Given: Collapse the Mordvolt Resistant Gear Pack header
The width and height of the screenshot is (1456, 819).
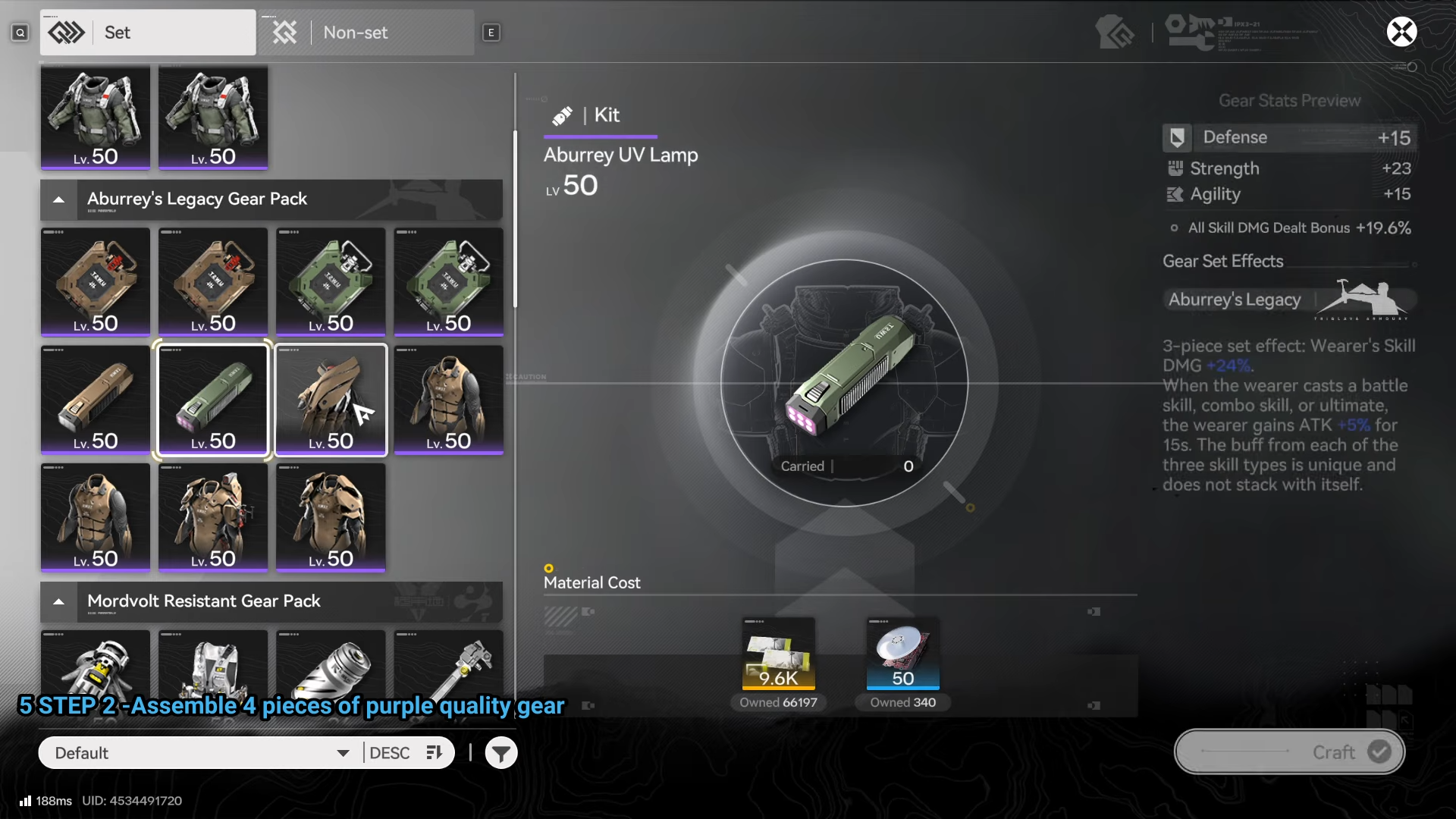Looking at the screenshot, I should 59,601.
